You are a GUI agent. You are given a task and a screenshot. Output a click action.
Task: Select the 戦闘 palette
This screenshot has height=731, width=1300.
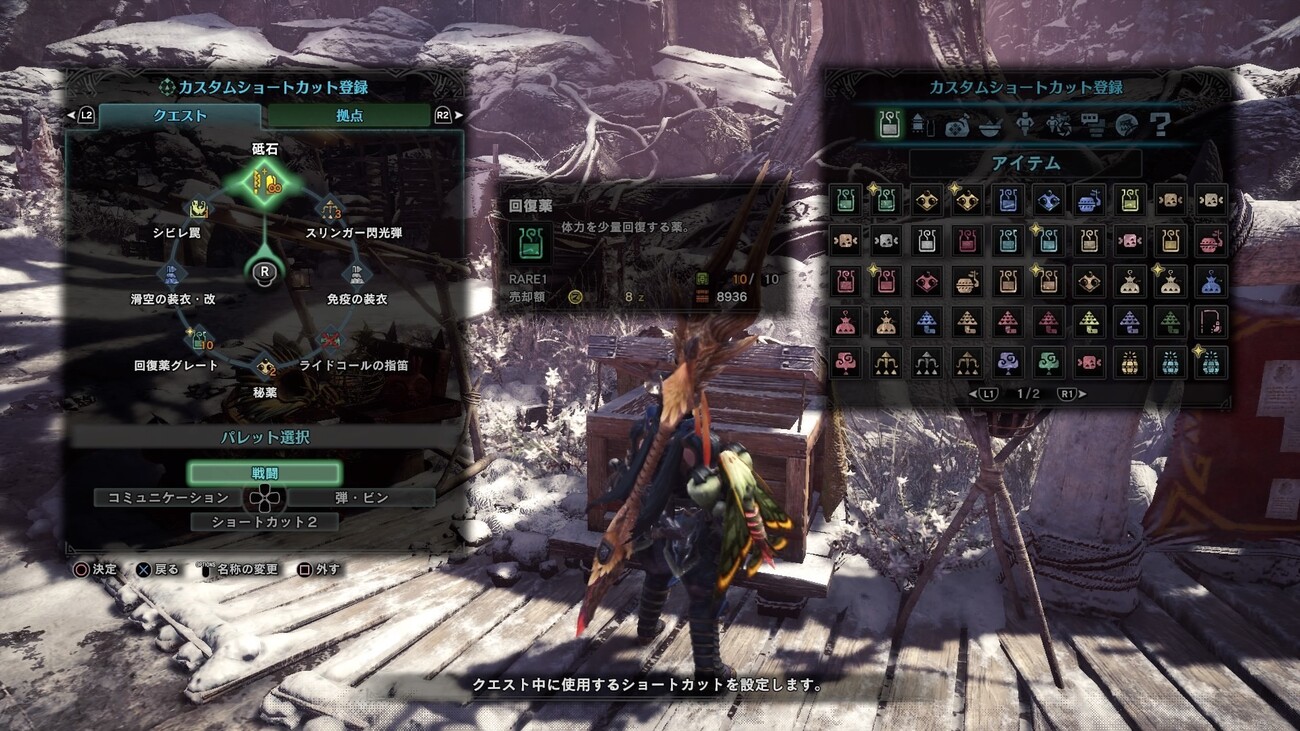(x=265, y=473)
